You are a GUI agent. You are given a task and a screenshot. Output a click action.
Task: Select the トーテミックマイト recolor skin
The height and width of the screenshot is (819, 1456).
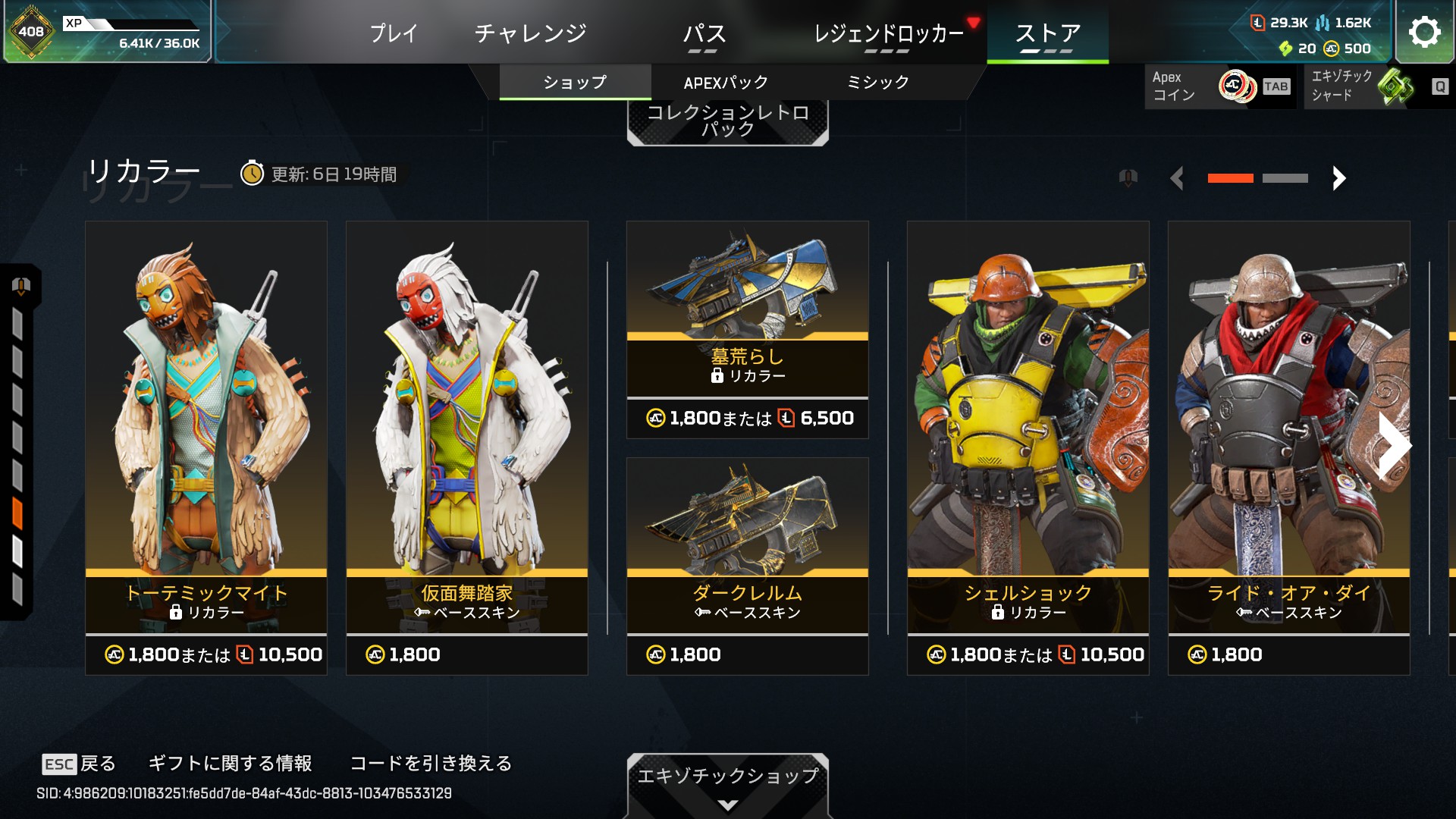(x=206, y=447)
